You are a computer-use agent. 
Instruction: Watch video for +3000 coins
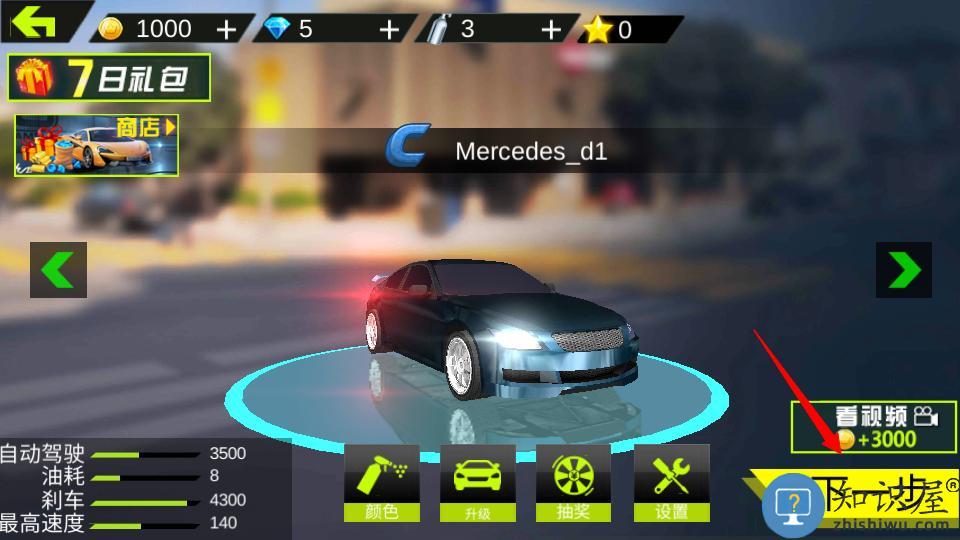coord(873,426)
